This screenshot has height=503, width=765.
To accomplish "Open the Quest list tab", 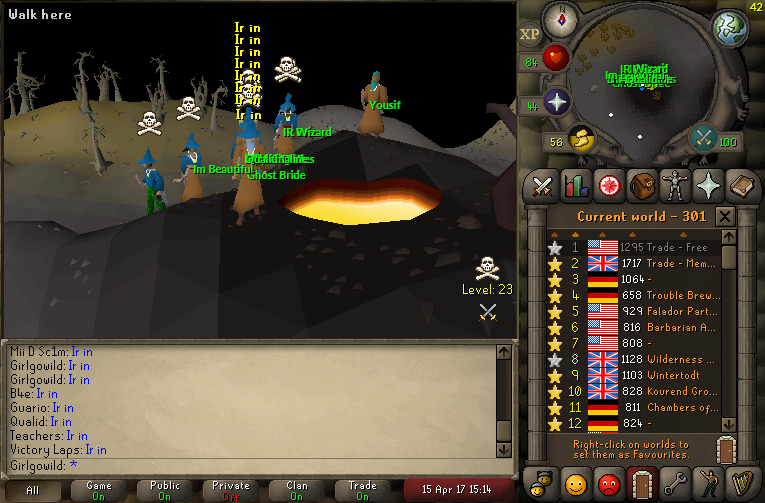I will click(x=608, y=185).
